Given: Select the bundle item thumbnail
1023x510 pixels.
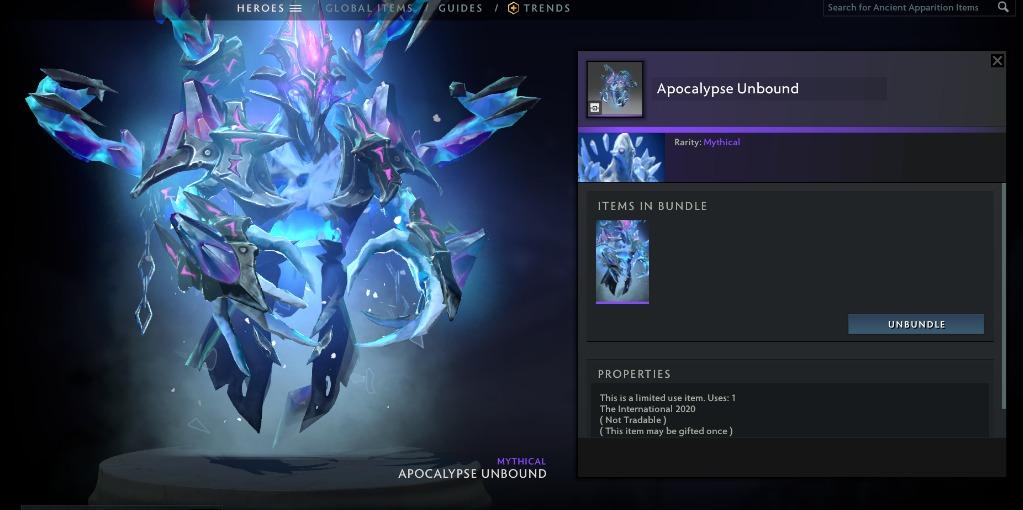Looking at the screenshot, I should (x=622, y=261).
